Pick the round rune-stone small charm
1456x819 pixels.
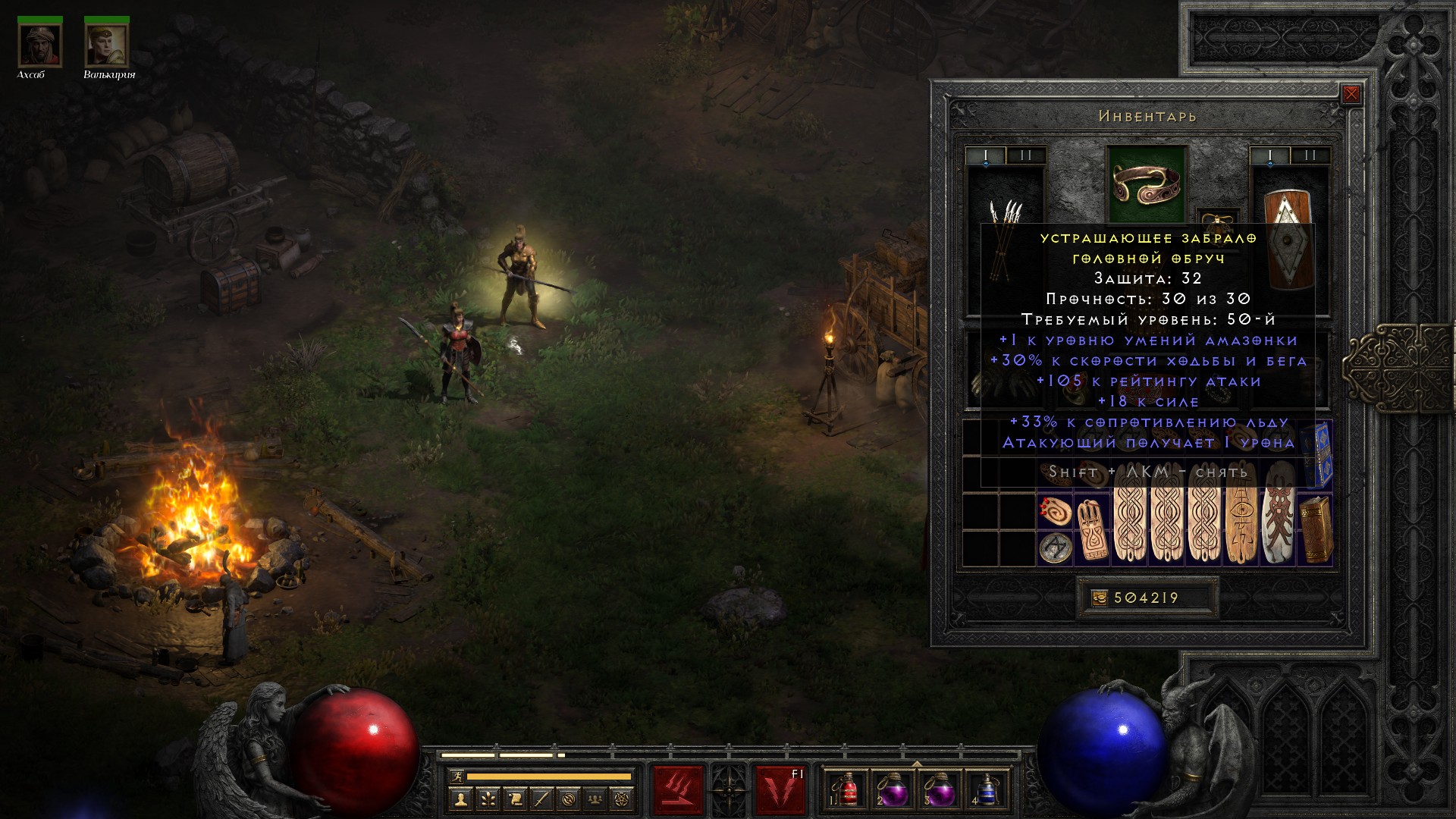point(1054,548)
